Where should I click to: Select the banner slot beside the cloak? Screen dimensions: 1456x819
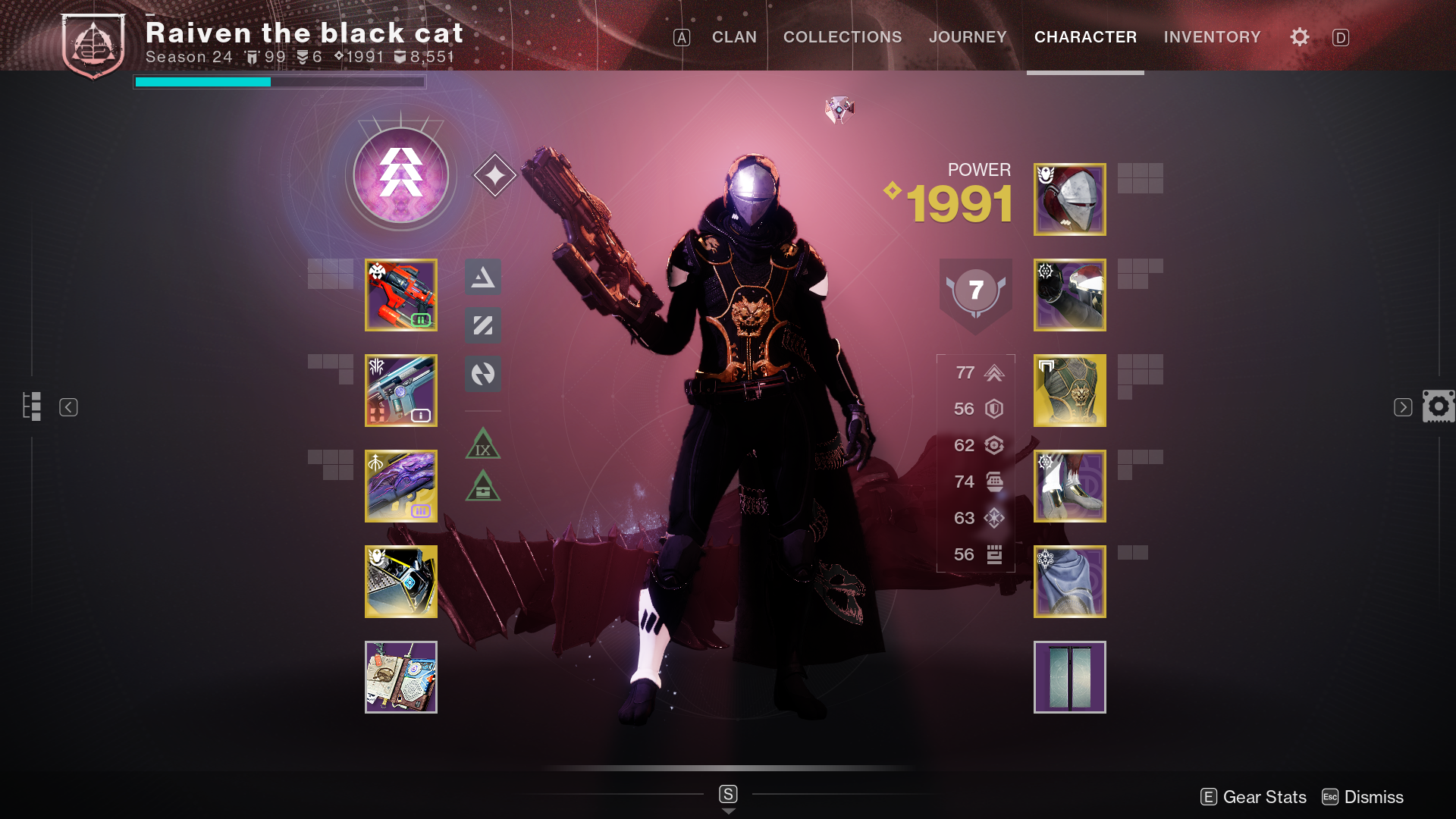(x=1069, y=677)
